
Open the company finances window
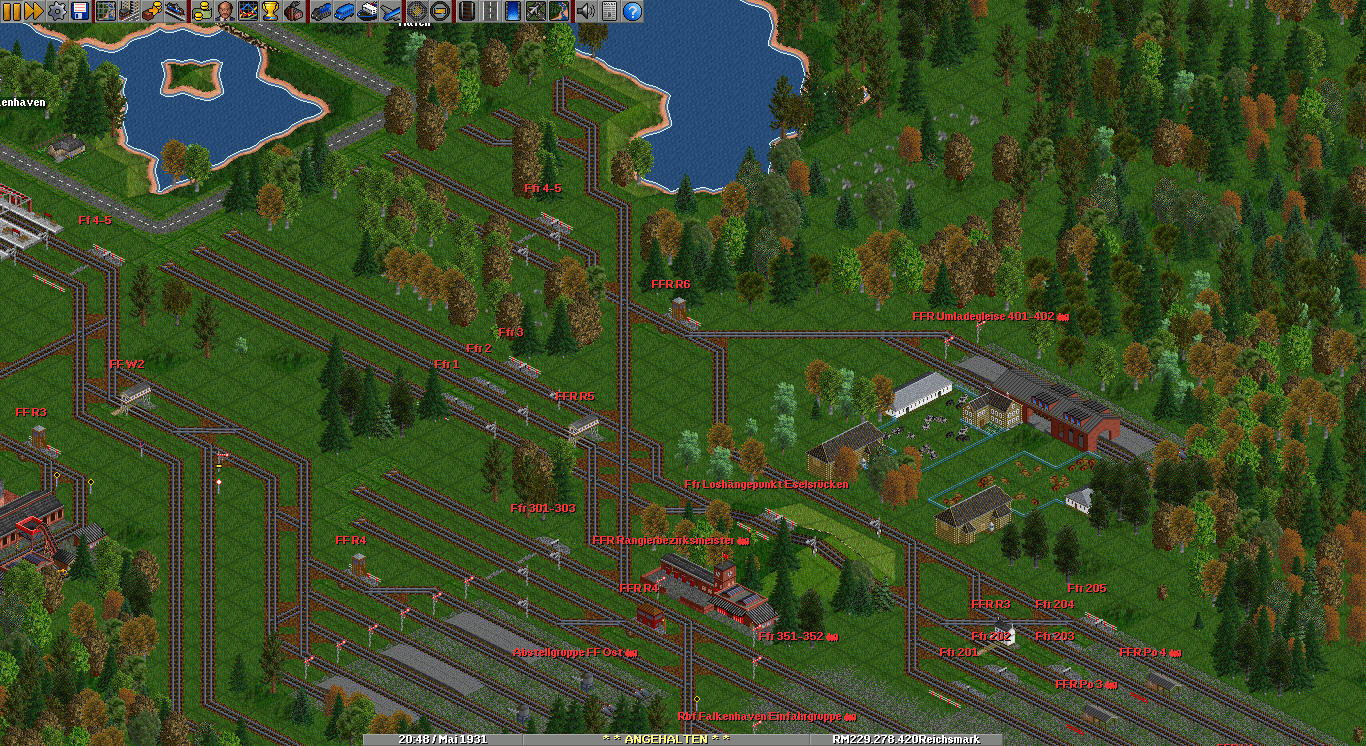click(202, 11)
